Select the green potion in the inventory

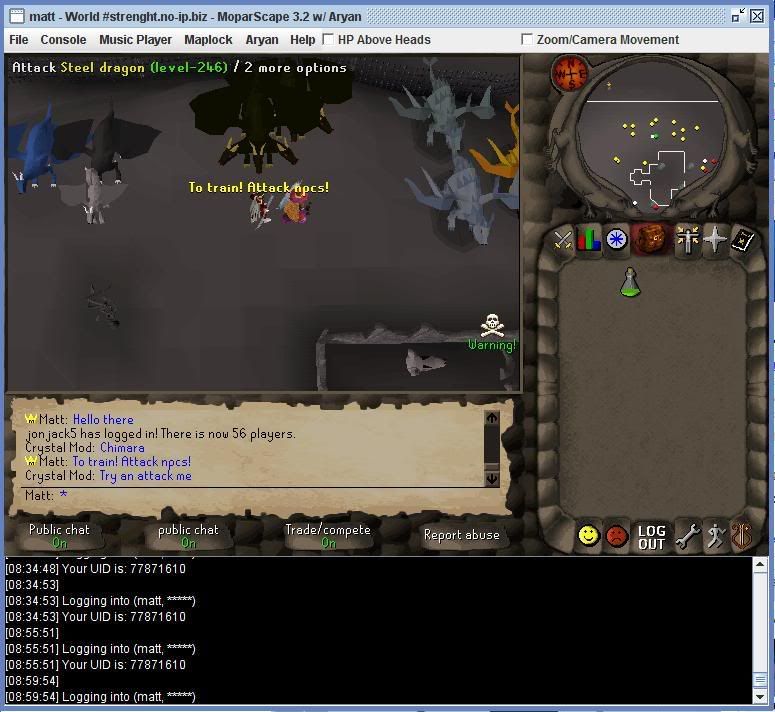630,283
